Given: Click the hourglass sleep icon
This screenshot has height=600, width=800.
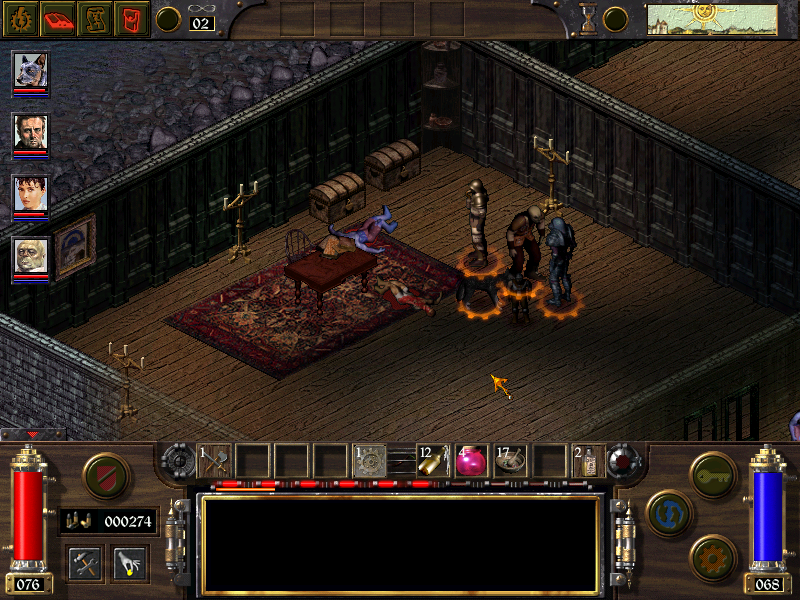Looking at the screenshot, I should coord(589,17).
